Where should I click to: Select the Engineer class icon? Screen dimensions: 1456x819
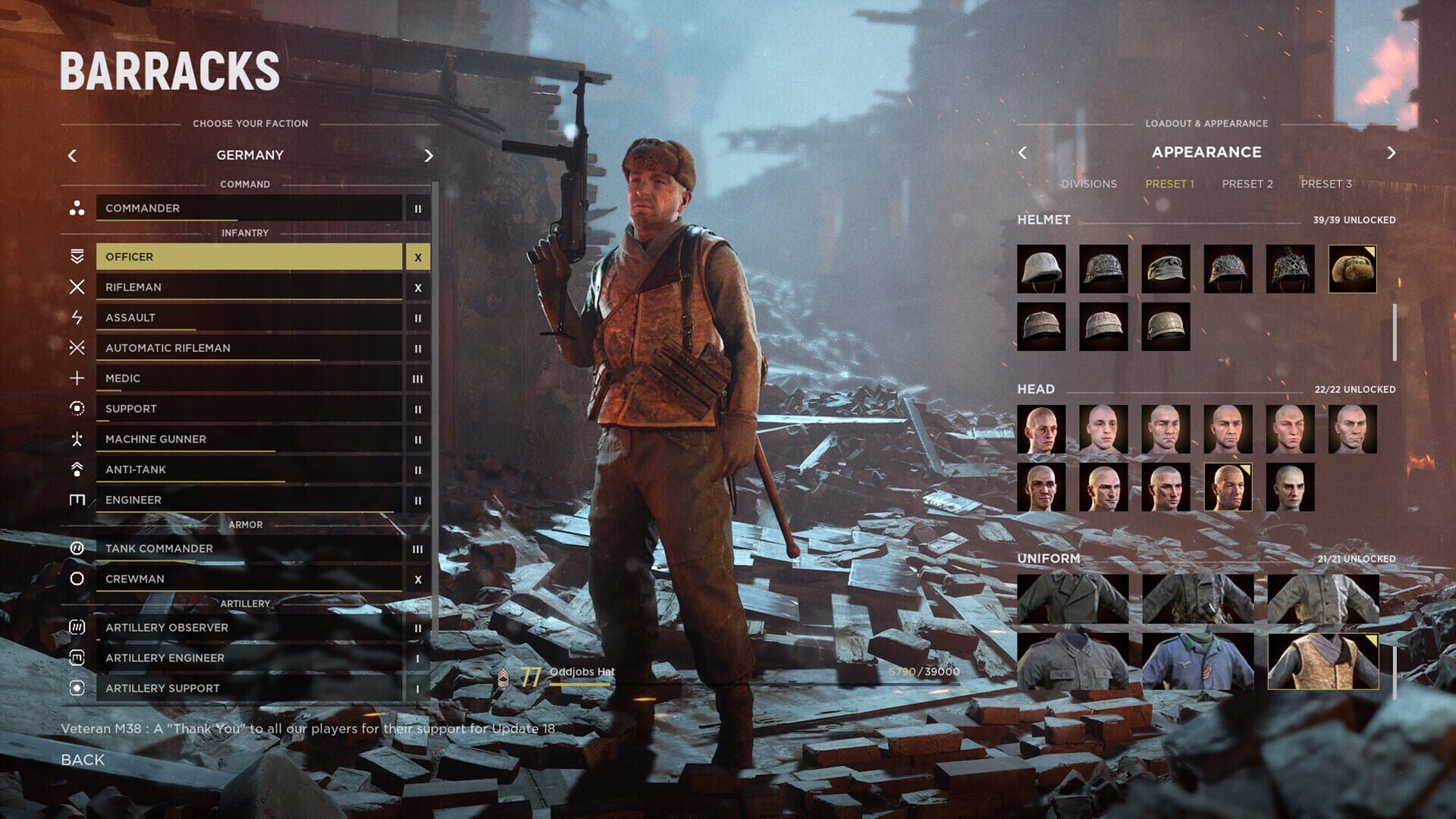tap(76, 500)
